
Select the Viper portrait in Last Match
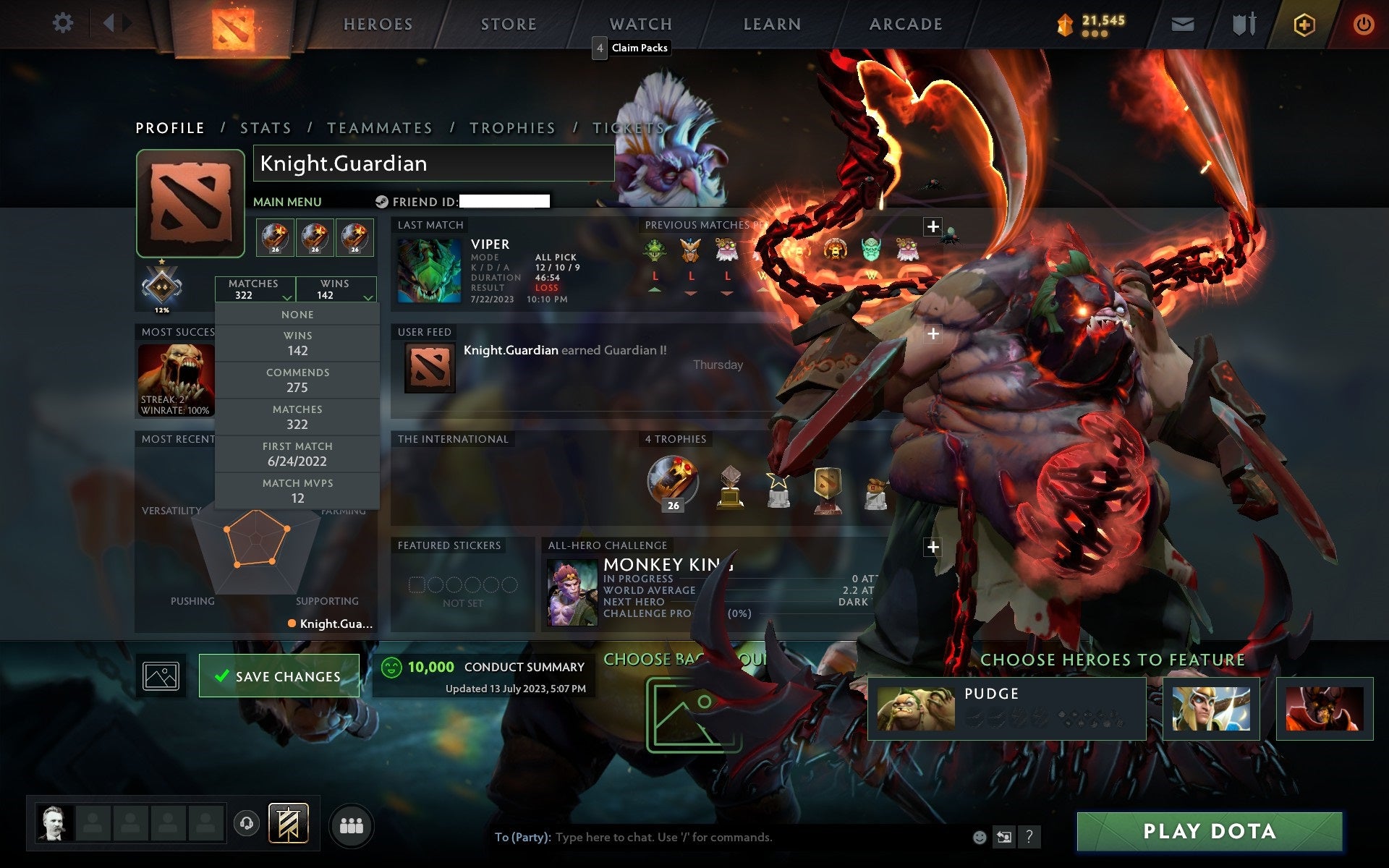tap(428, 270)
